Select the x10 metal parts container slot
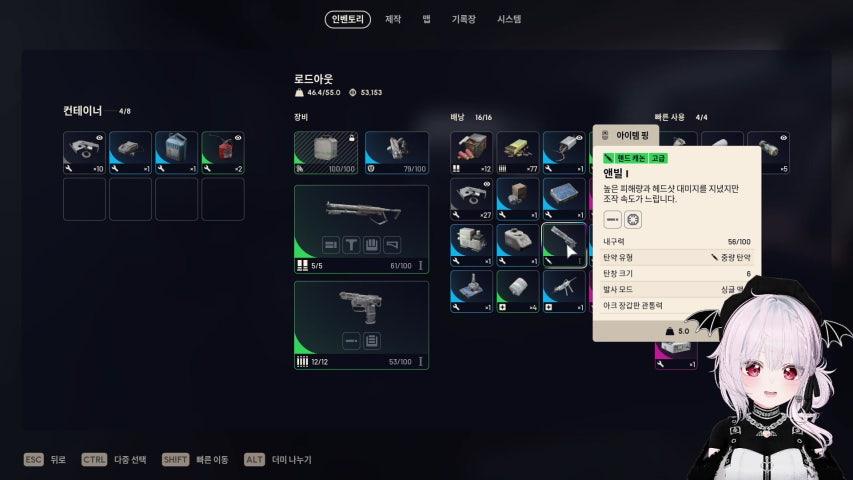The width and height of the screenshot is (853, 480). coord(85,152)
